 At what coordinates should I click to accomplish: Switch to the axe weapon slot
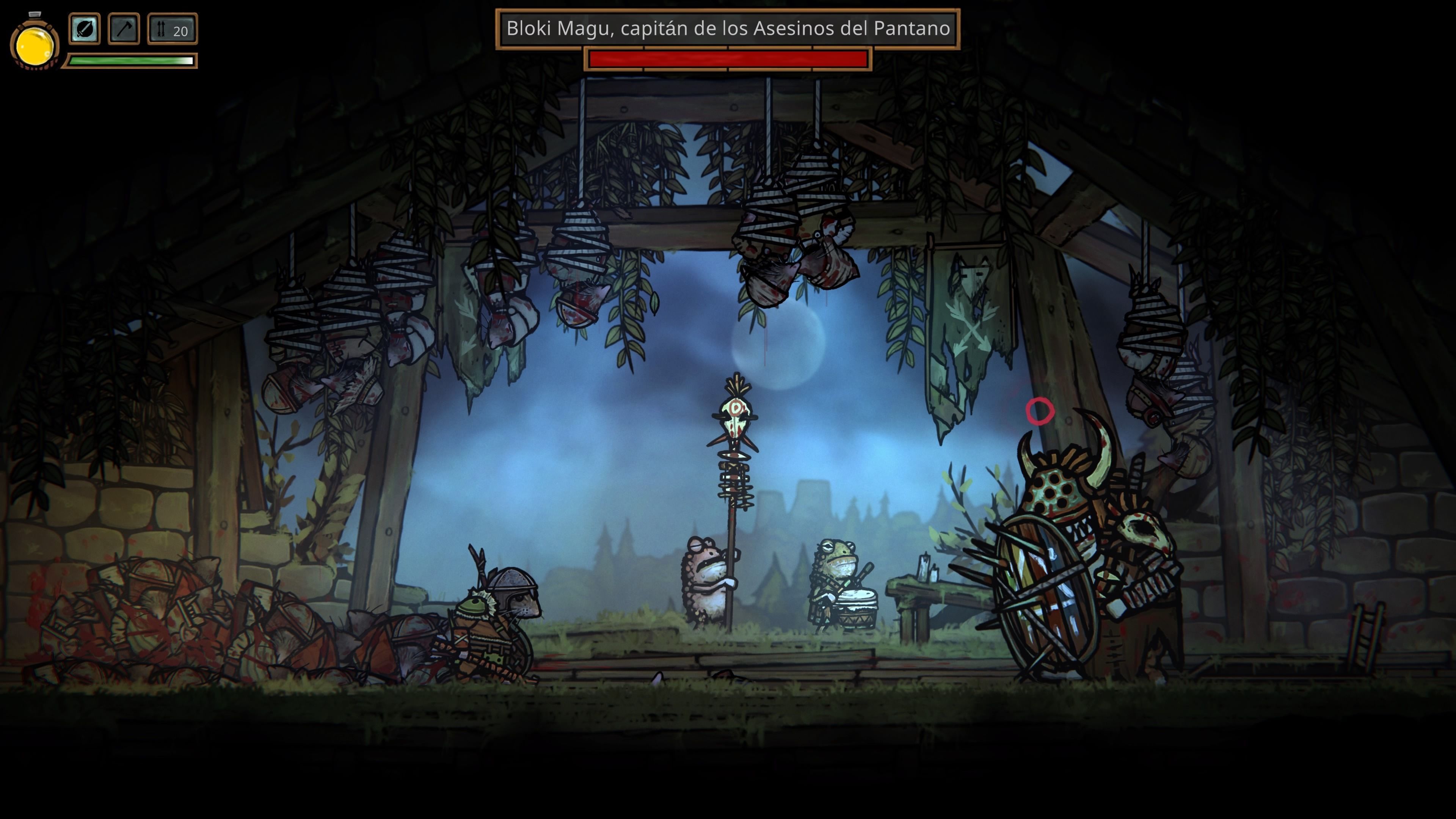point(124,29)
